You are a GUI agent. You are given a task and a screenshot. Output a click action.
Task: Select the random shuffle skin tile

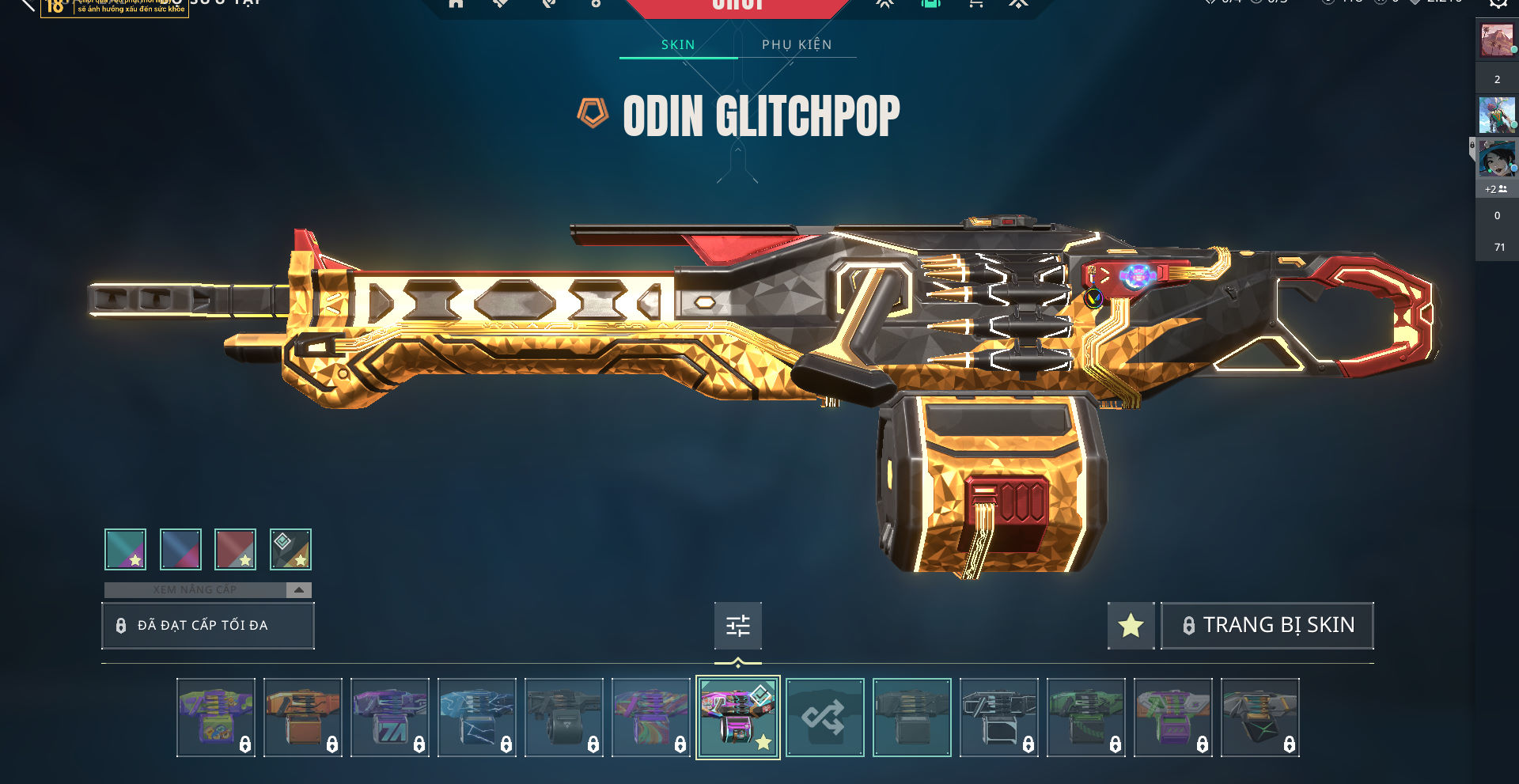(824, 718)
